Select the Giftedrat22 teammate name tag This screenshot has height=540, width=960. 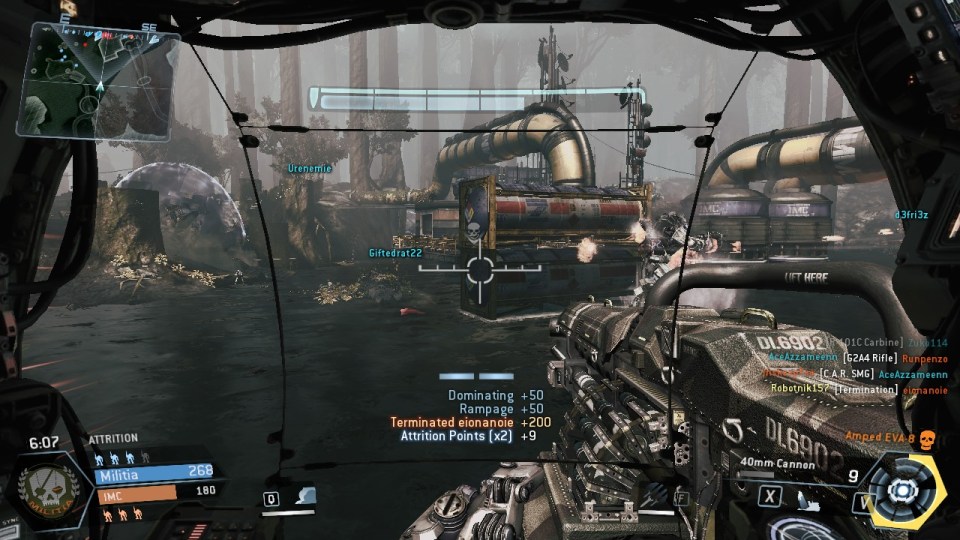pos(395,253)
